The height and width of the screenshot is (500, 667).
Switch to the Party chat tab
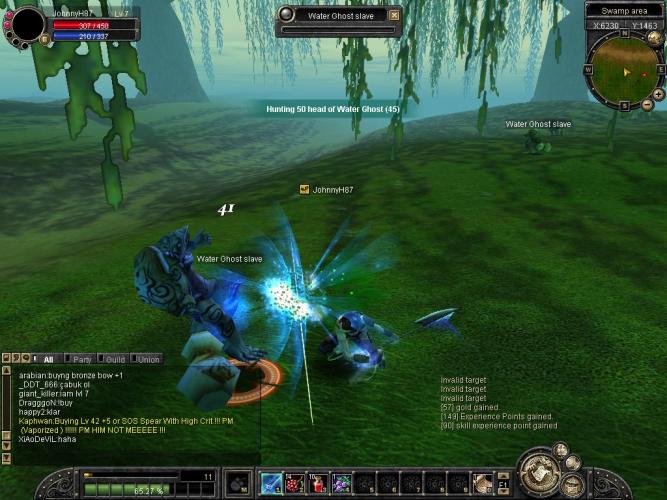point(82,359)
